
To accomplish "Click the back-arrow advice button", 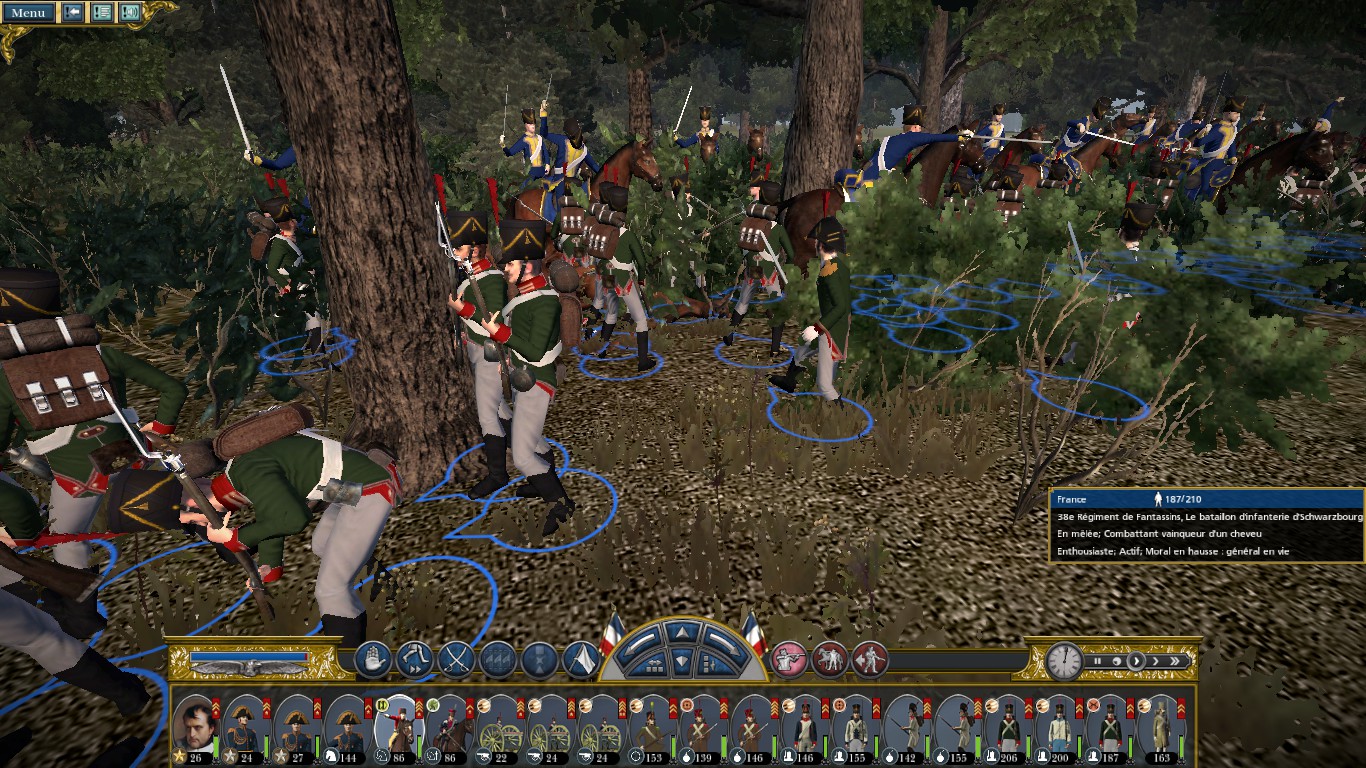I will click(x=73, y=13).
